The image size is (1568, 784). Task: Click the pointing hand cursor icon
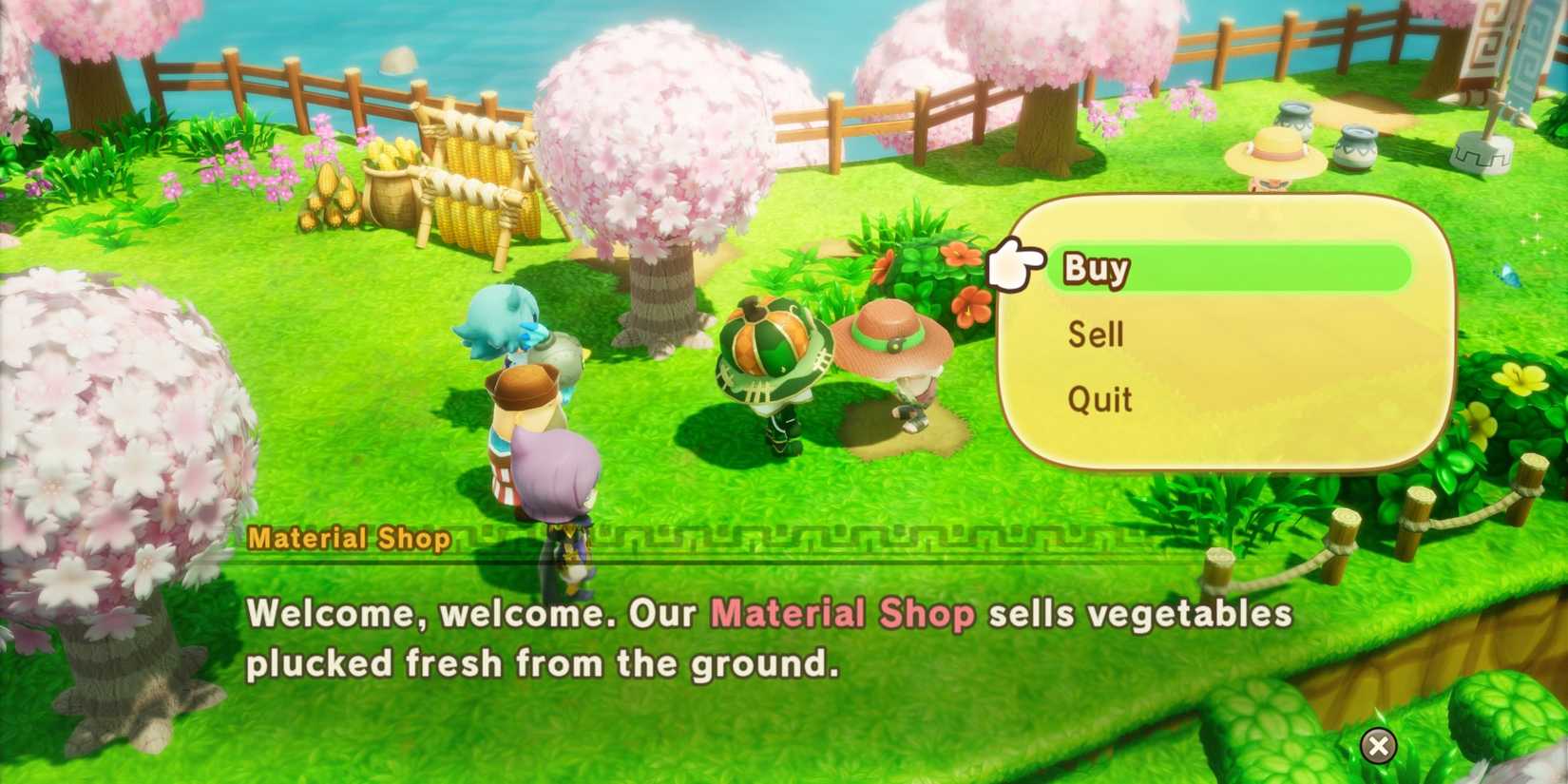point(1017,264)
